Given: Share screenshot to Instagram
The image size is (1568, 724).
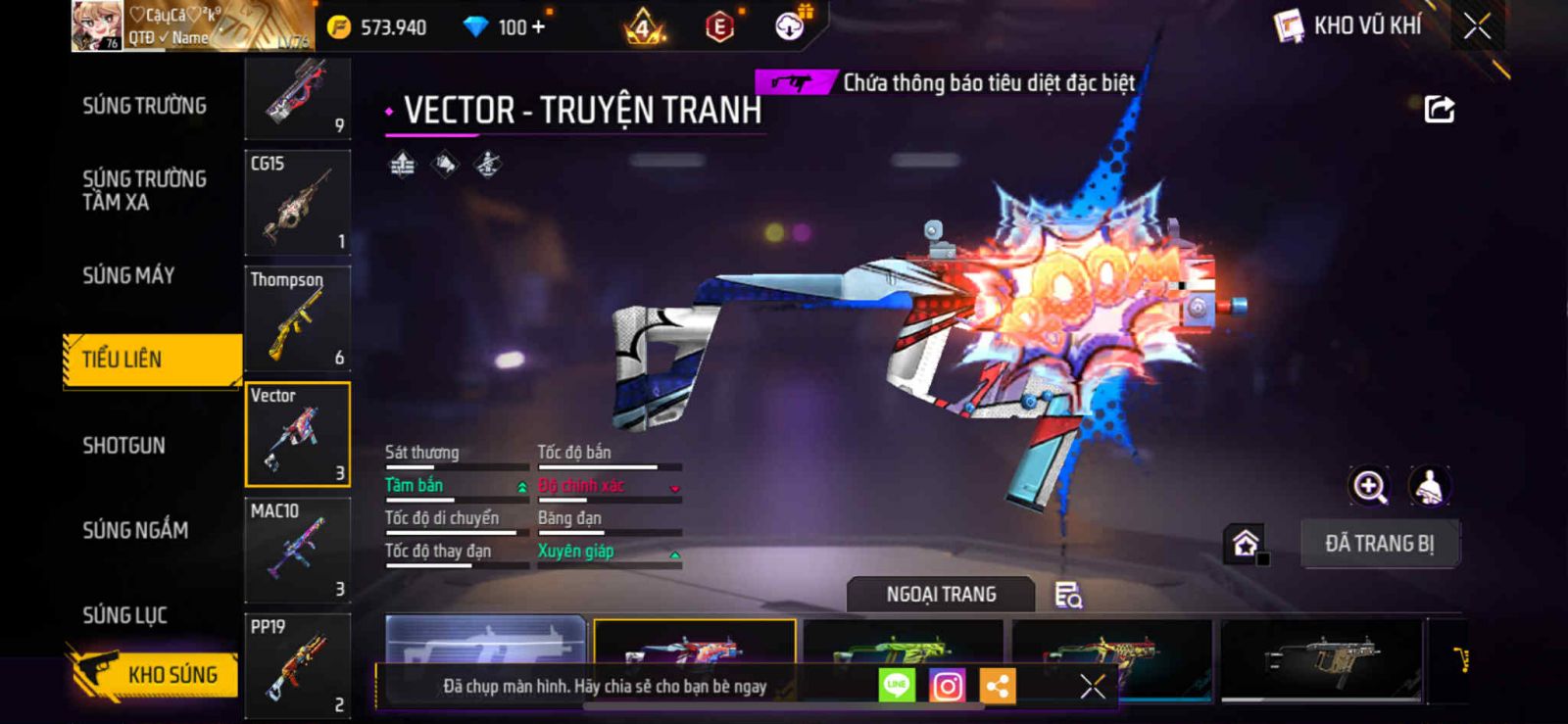Looking at the screenshot, I should point(947,686).
